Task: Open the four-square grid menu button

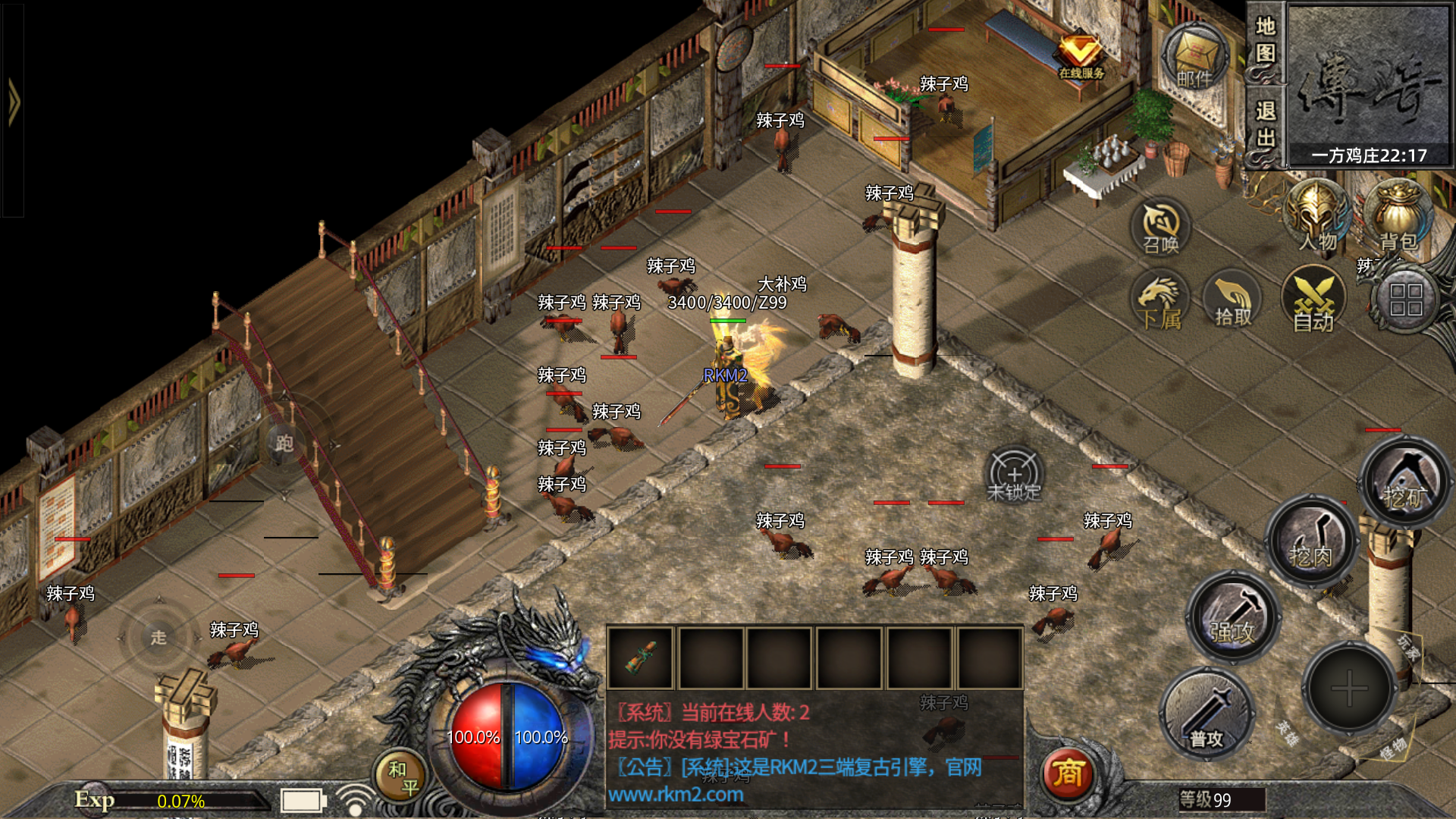Action: [x=1405, y=300]
